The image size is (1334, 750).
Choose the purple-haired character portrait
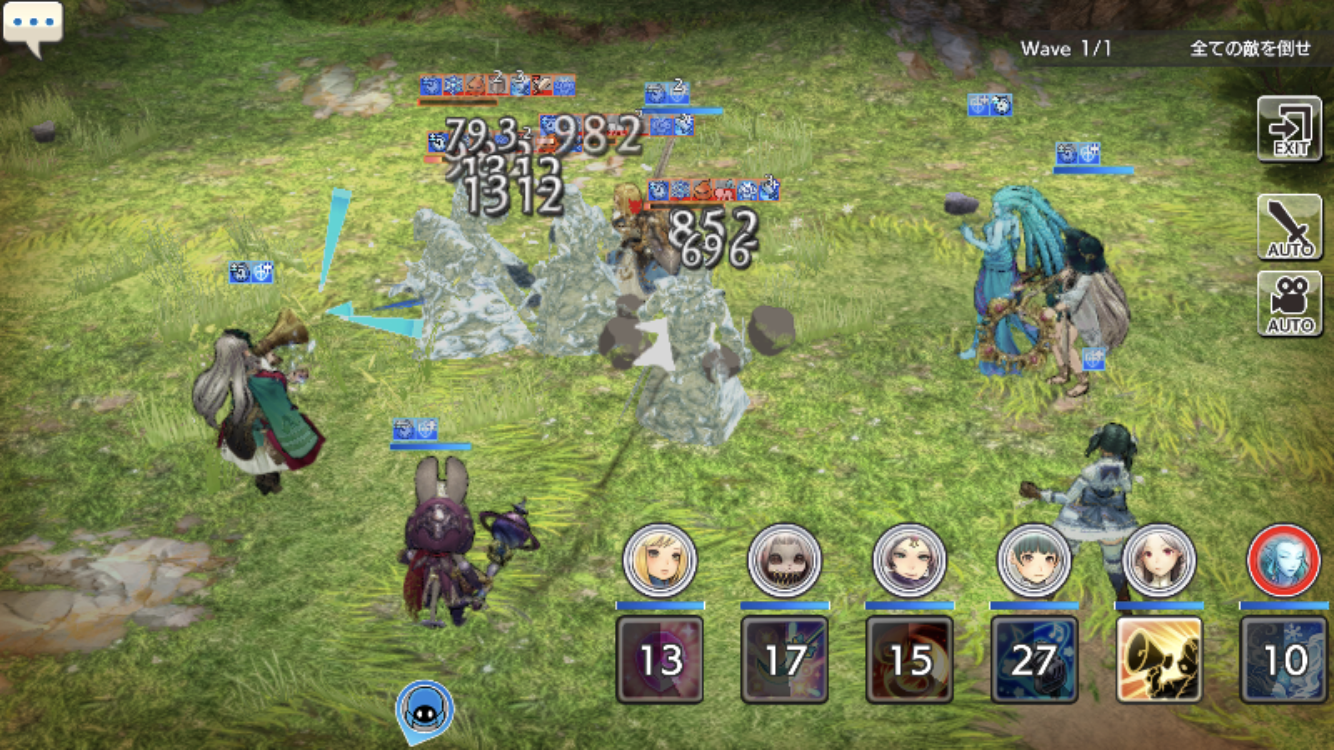909,561
